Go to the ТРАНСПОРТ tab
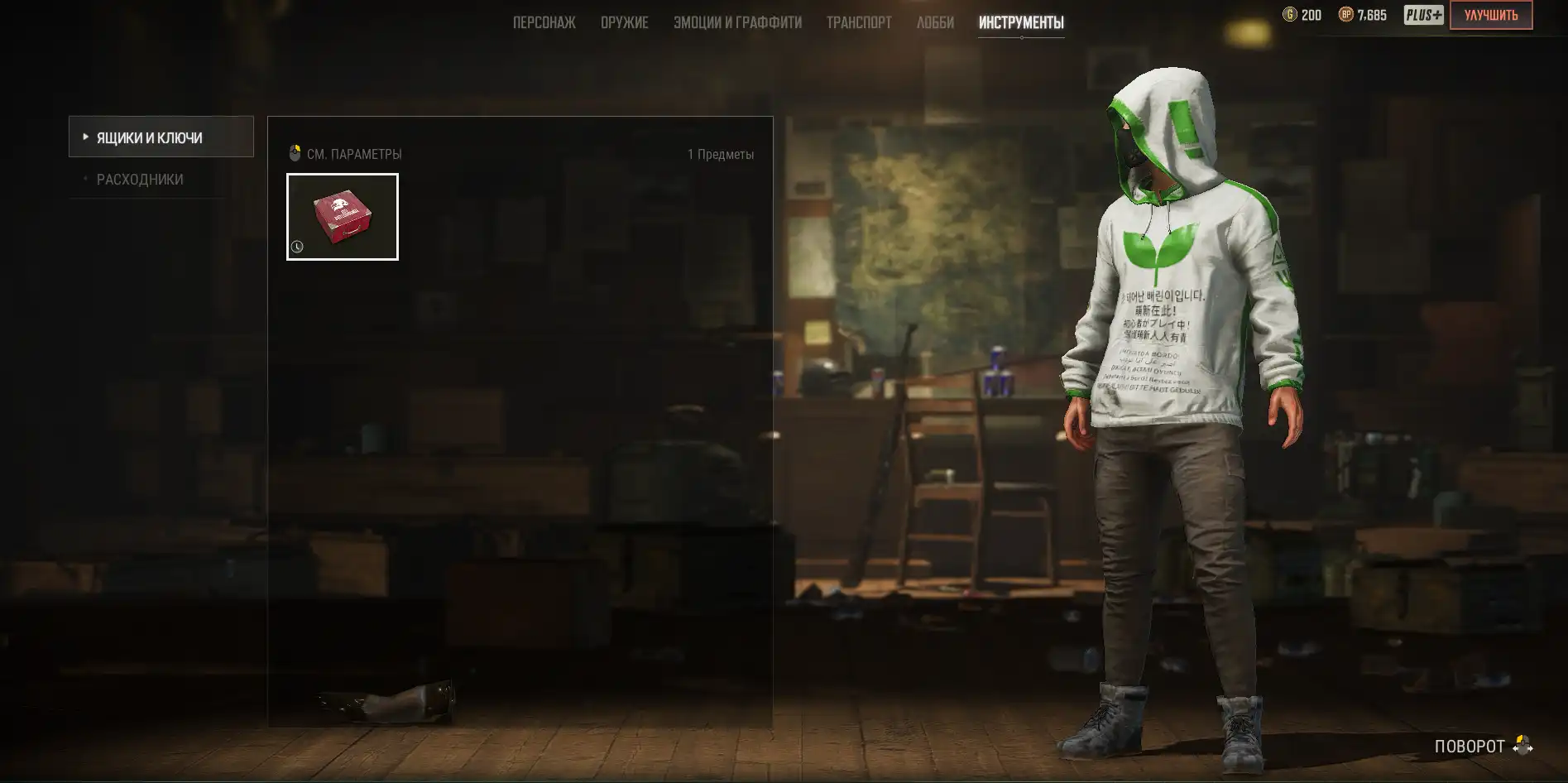This screenshot has height=783, width=1568. pos(859,22)
